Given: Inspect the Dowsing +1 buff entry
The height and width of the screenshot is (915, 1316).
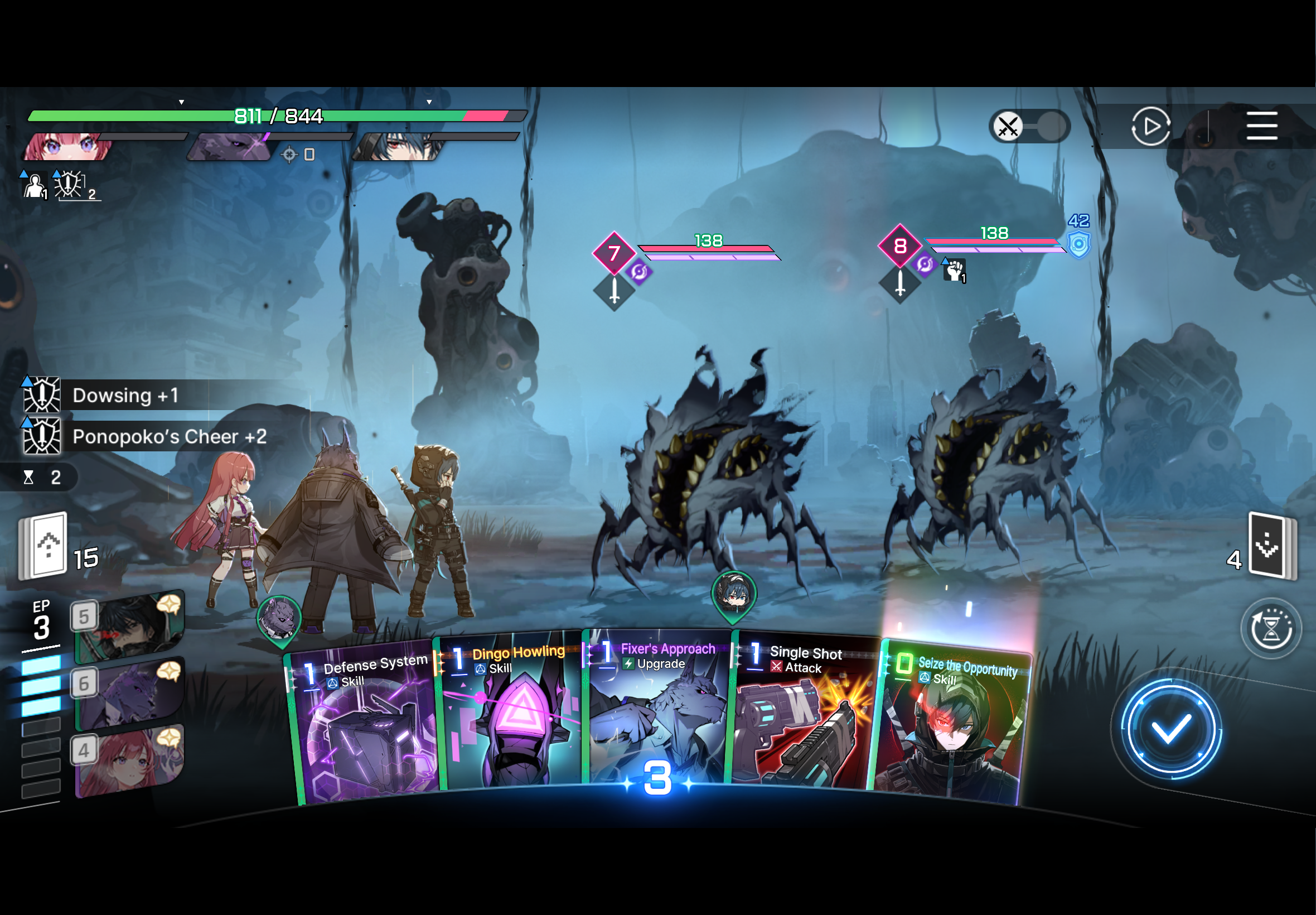Looking at the screenshot, I should (125, 396).
